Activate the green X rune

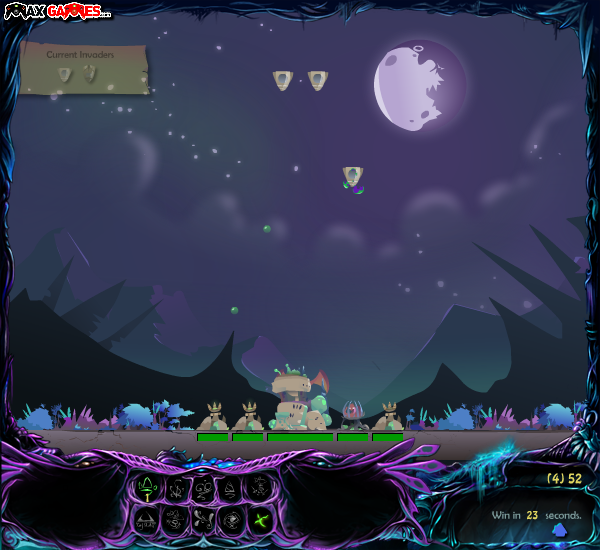(260, 519)
